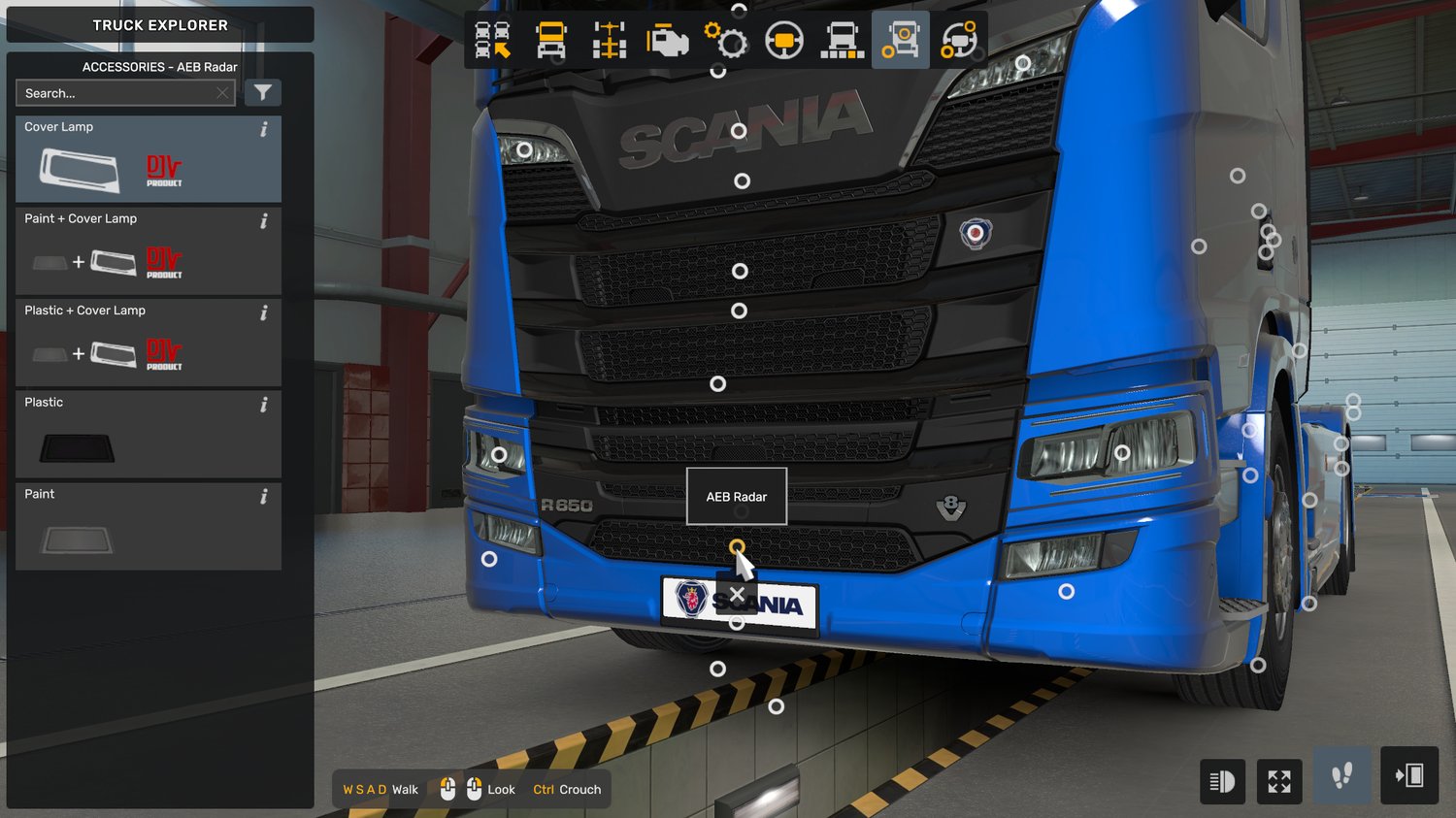Select the Cover Lamp accessory
The height and width of the screenshot is (818, 1456).
coord(148,159)
